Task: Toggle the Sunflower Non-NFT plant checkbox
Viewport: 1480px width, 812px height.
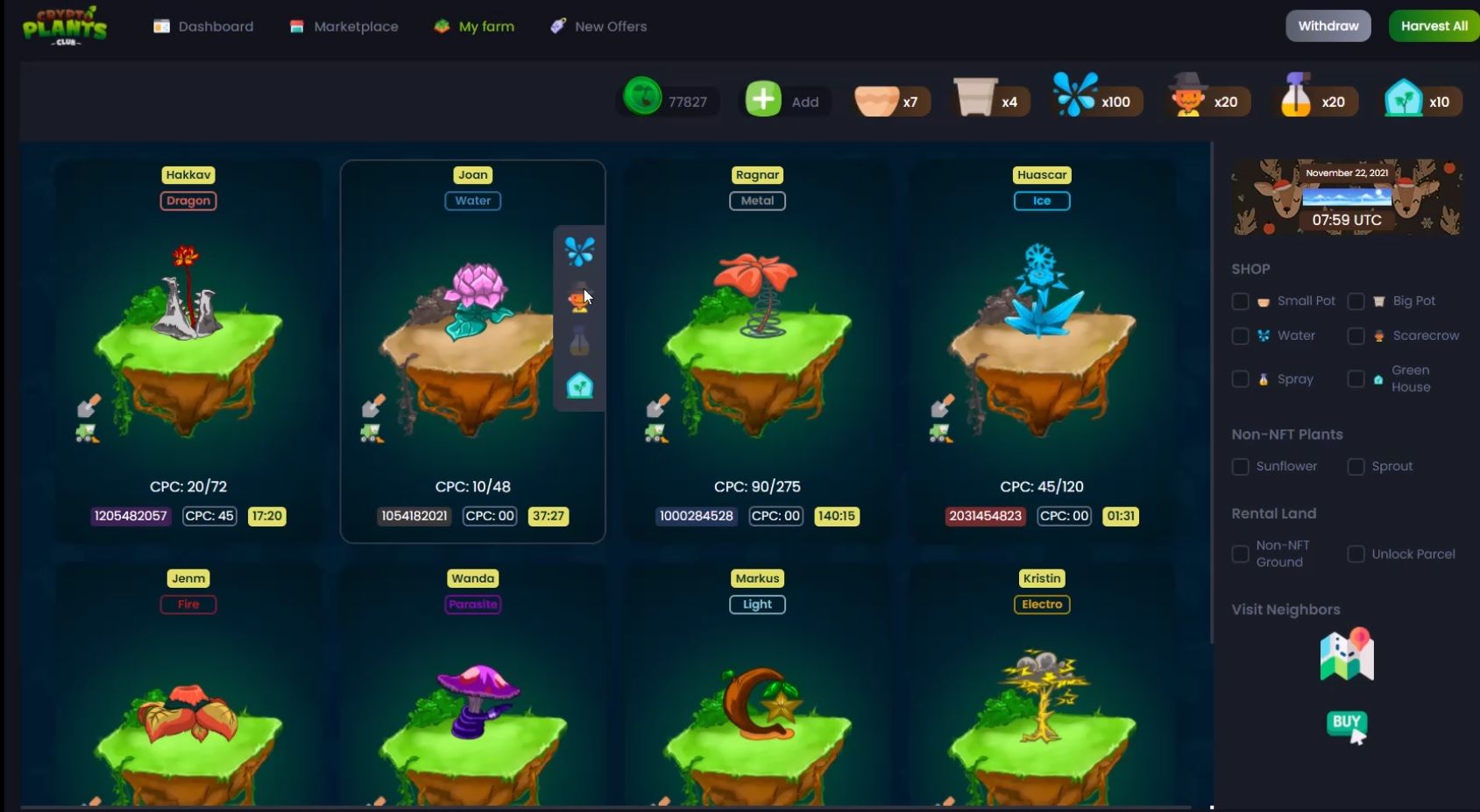Action: [1240, 466]
